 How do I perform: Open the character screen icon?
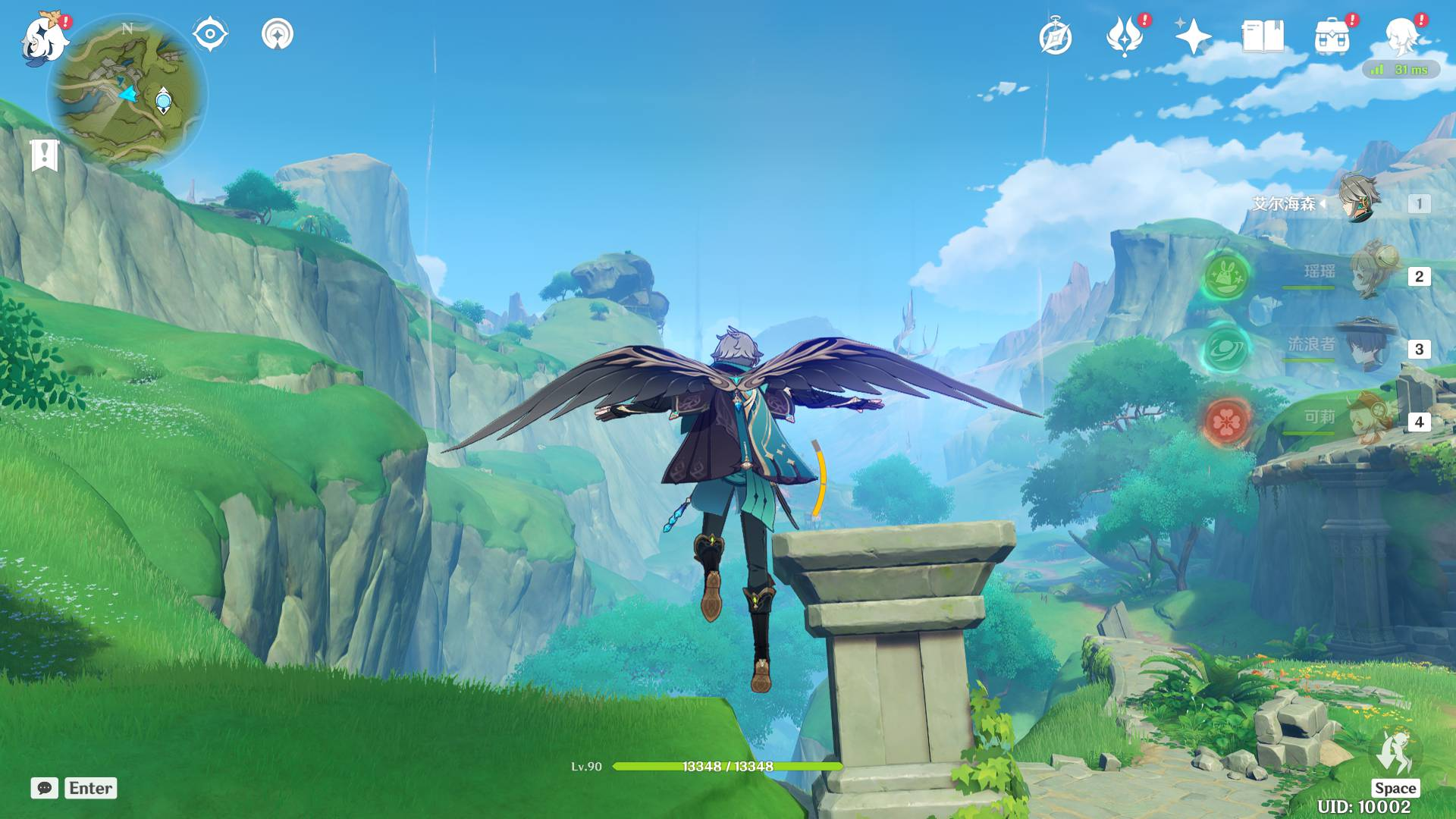tap(1401, 36)
